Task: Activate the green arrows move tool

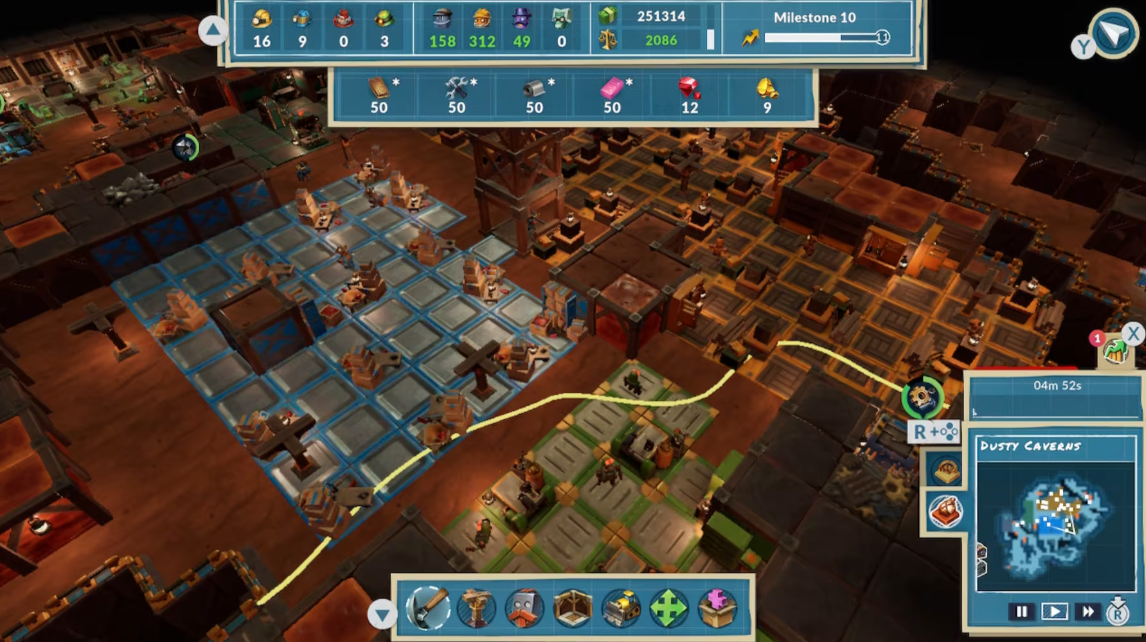Action: click(669, 608)
